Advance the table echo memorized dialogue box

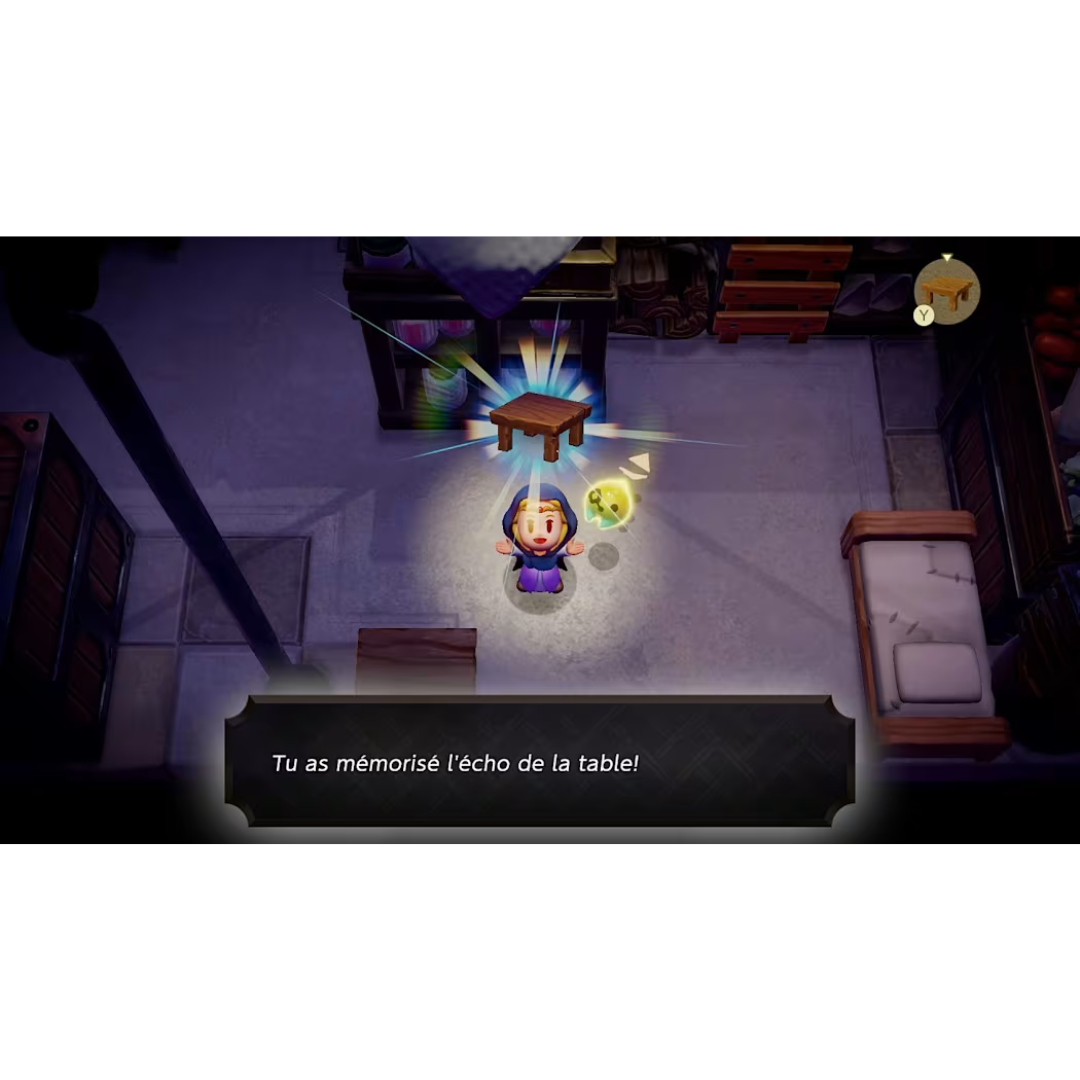pyautogui.click(x=540, y=762)
